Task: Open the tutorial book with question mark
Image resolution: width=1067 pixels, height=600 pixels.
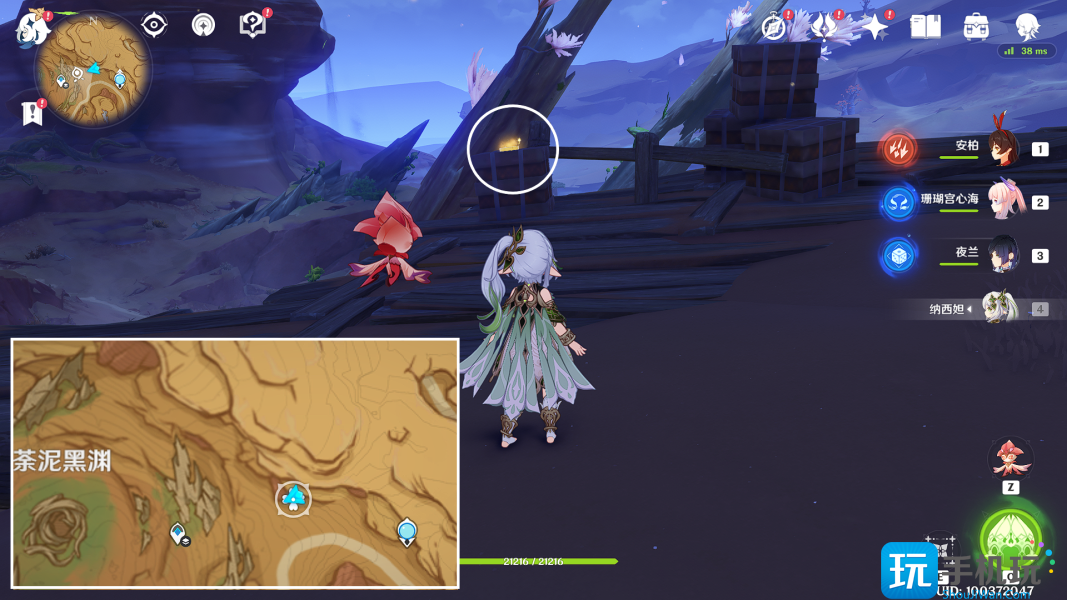Action: click(x=253, y=25)
